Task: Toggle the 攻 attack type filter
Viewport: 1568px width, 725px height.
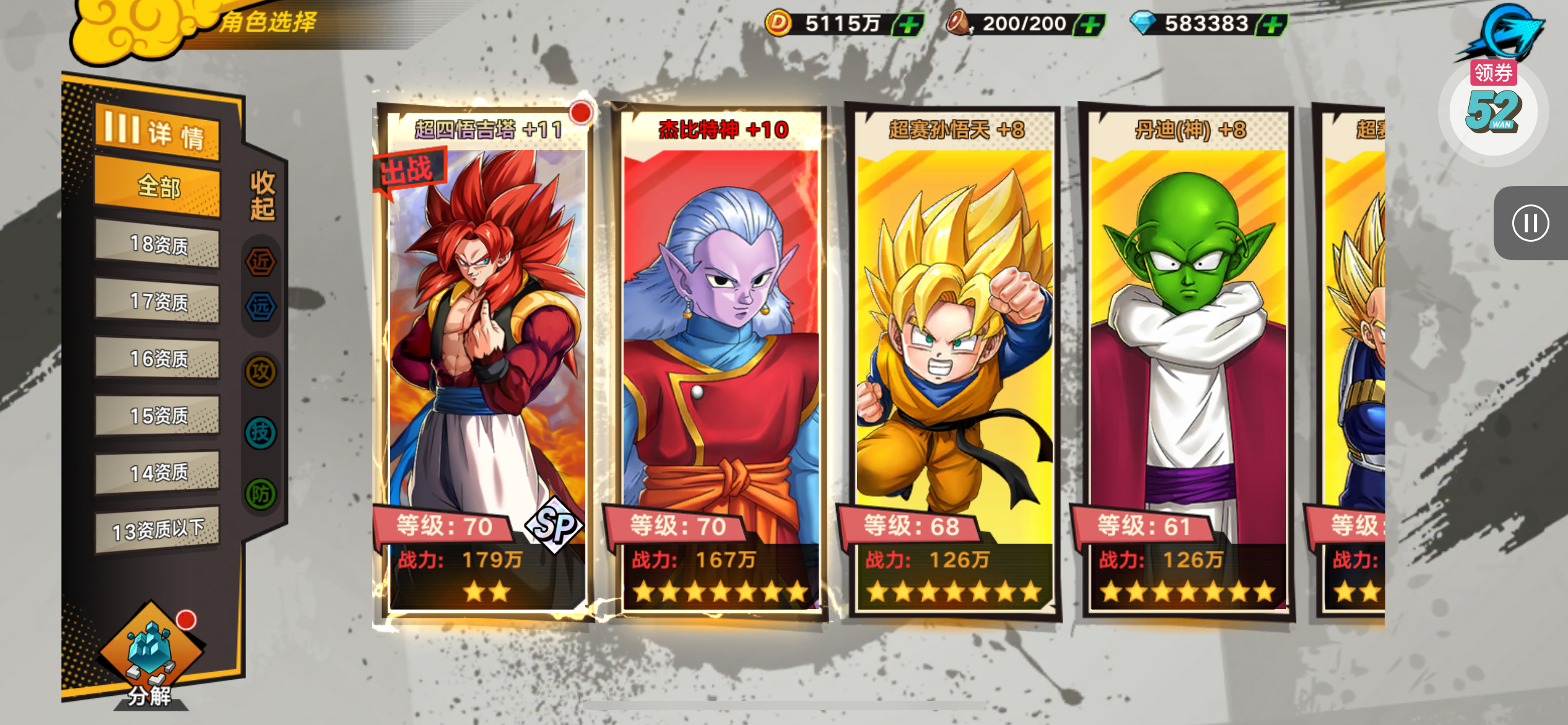Action: click(x=261, y=372)
